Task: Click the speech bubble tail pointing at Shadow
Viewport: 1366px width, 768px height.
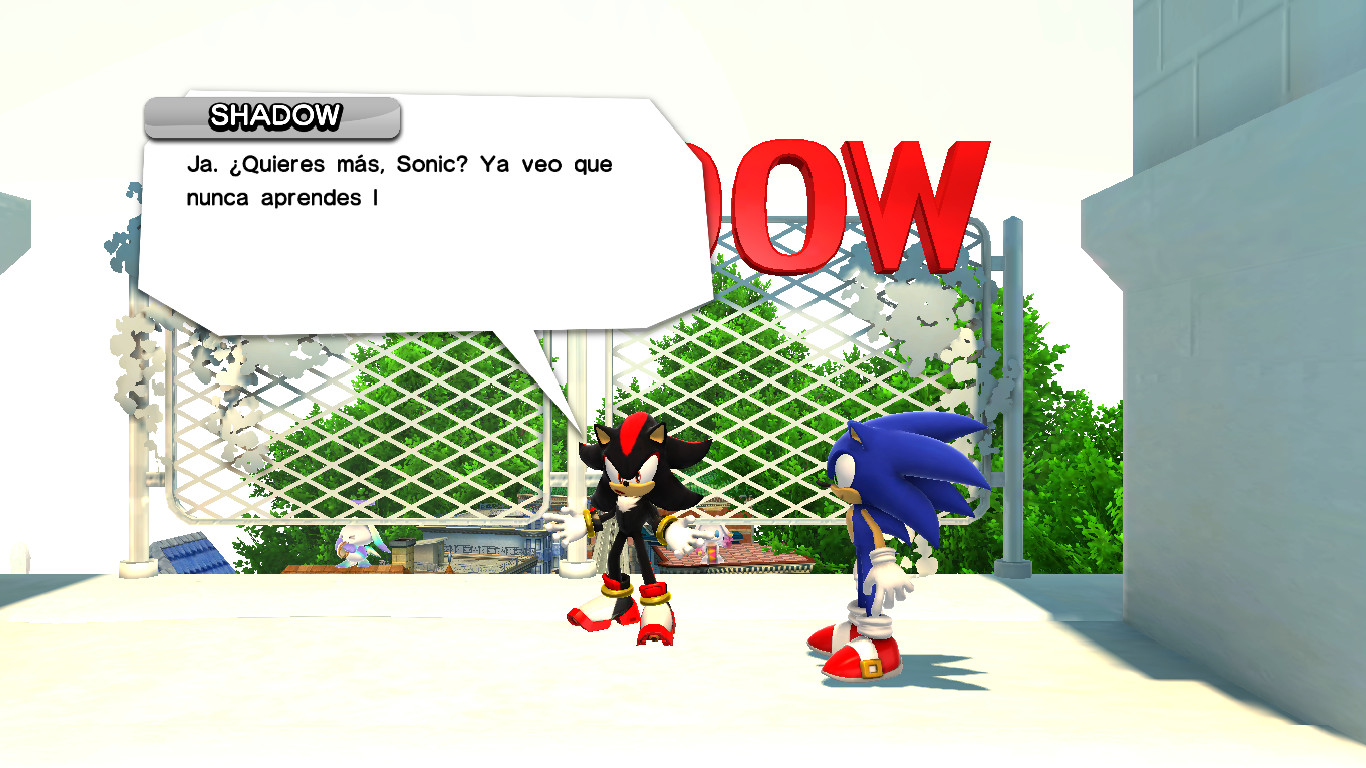Action: [560, 380]
